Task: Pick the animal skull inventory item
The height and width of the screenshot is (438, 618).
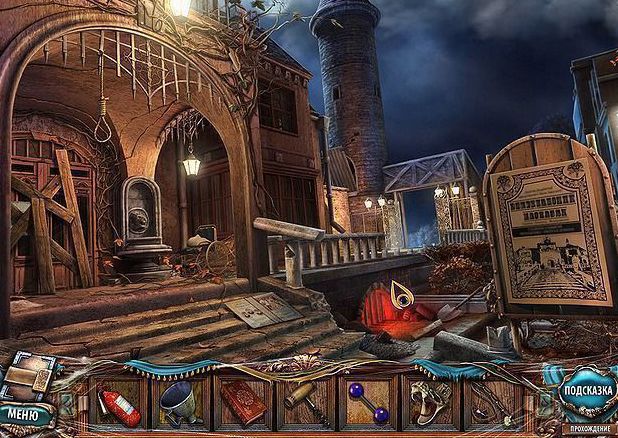Action: (x=429, y=401)
